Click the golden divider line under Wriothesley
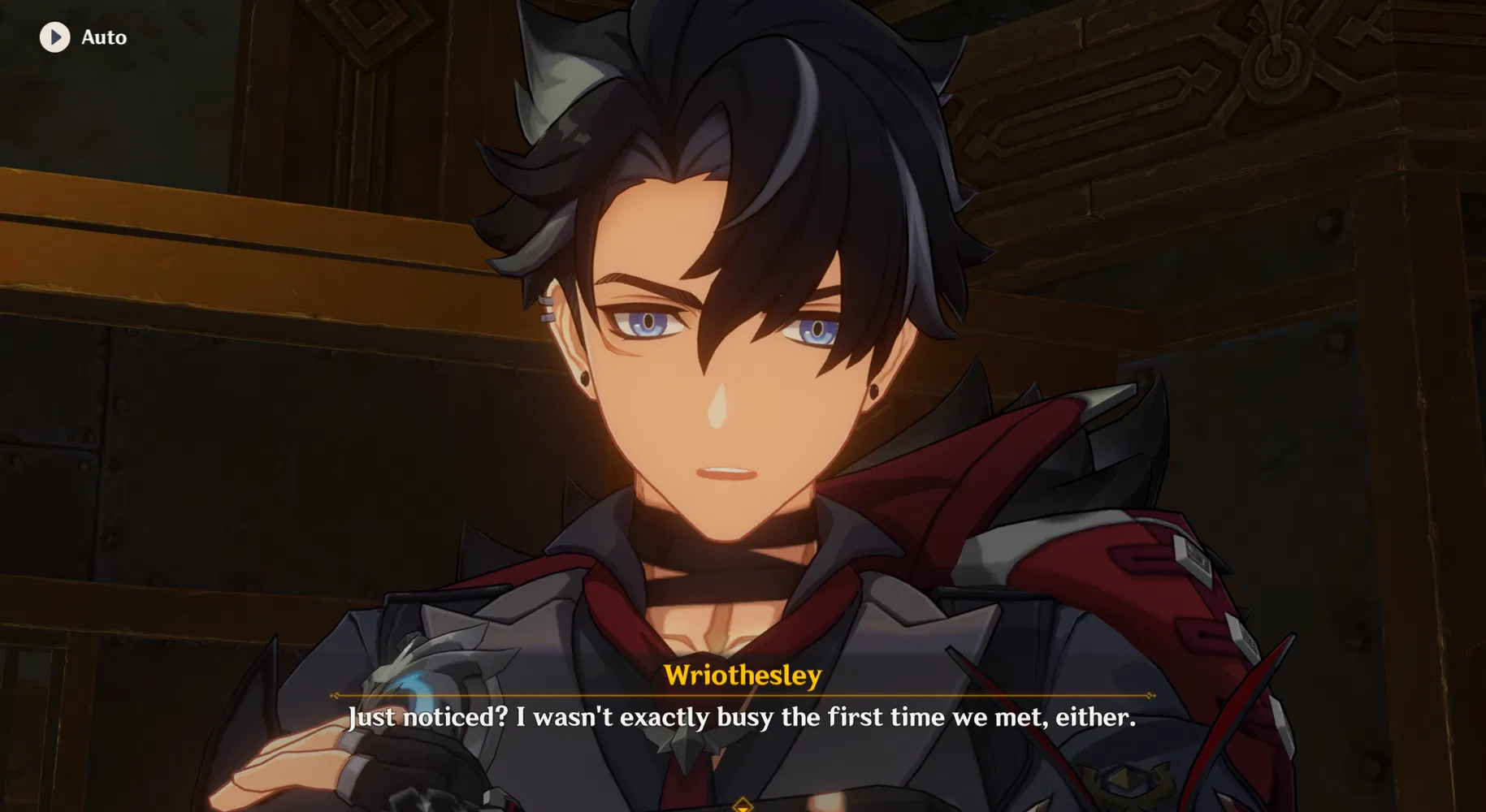 743,696
